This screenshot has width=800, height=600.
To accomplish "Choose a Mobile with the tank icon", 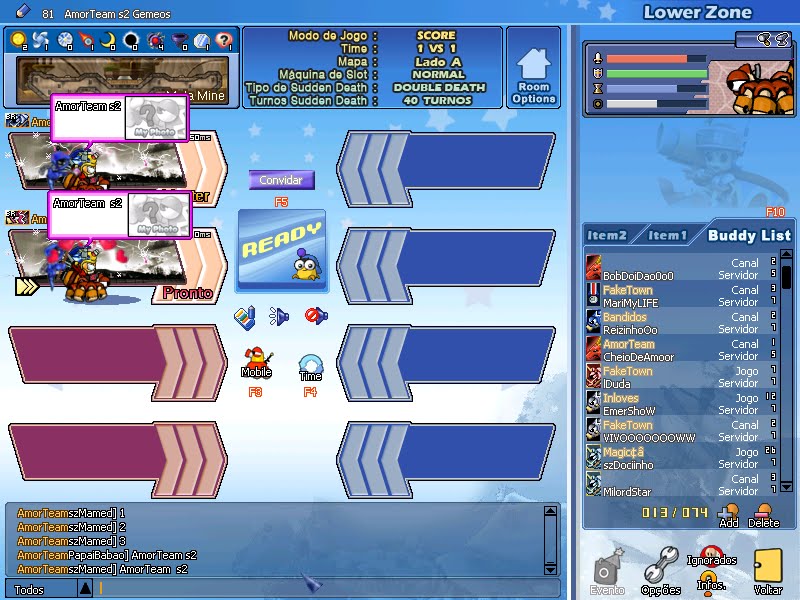I will coord(256,359).
